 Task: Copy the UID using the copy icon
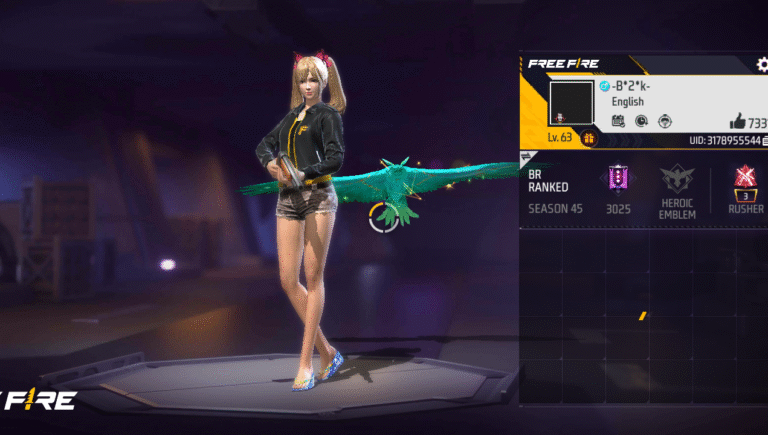(x=764, y=142)
